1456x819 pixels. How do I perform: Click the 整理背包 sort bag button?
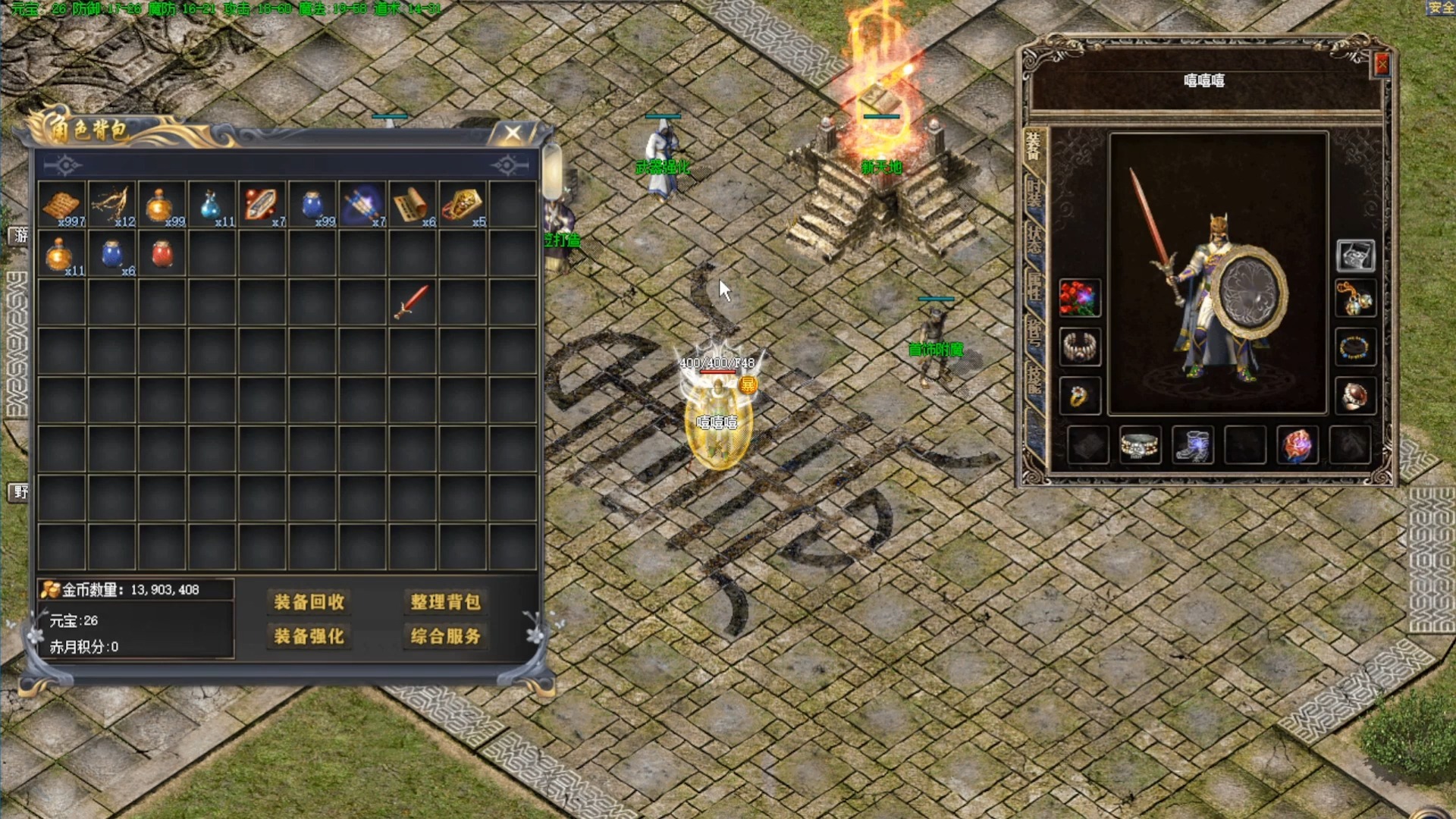(x=445, y=602)
